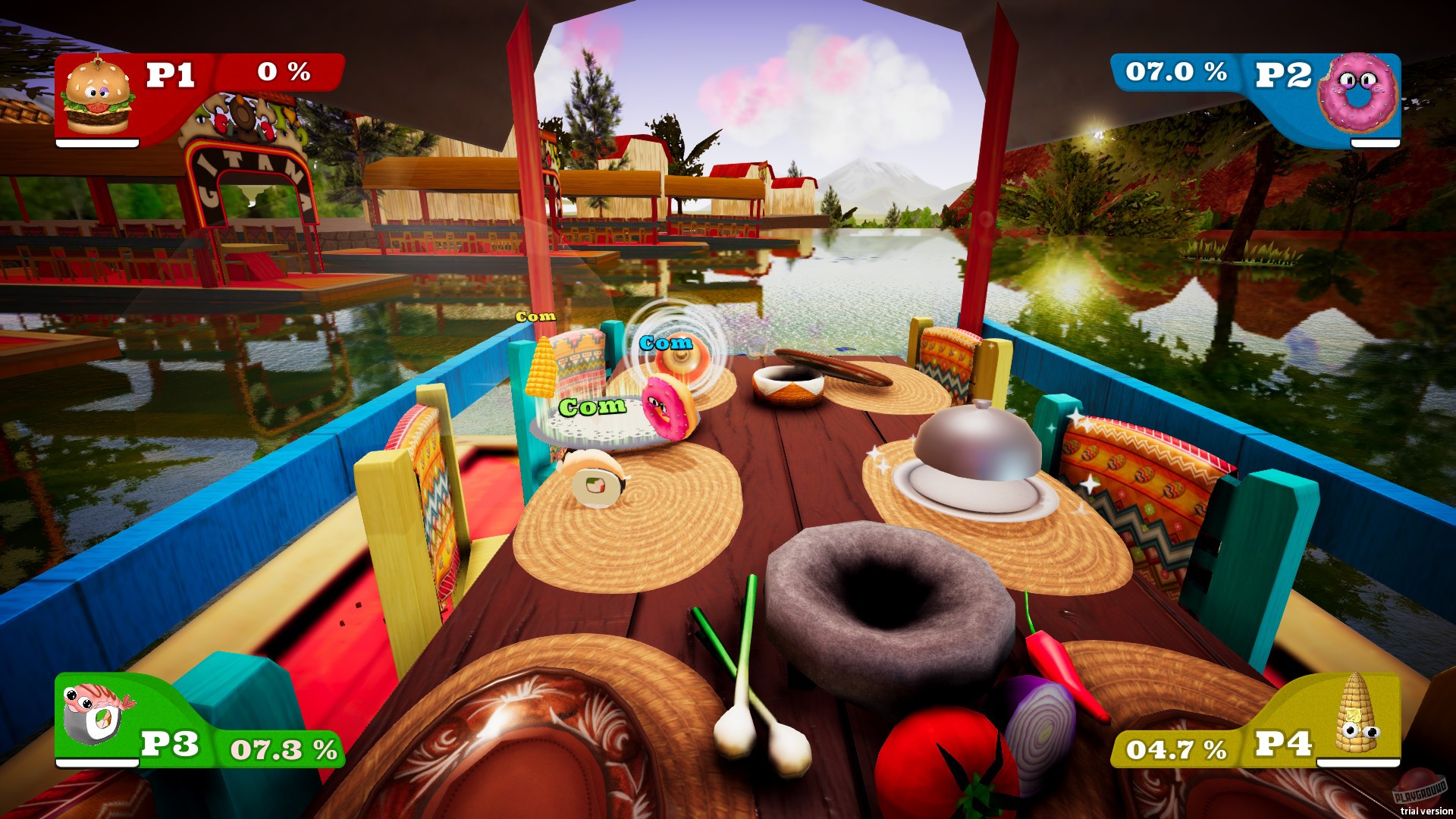Click the 07.0 % damage readout

pos(1176,73)
